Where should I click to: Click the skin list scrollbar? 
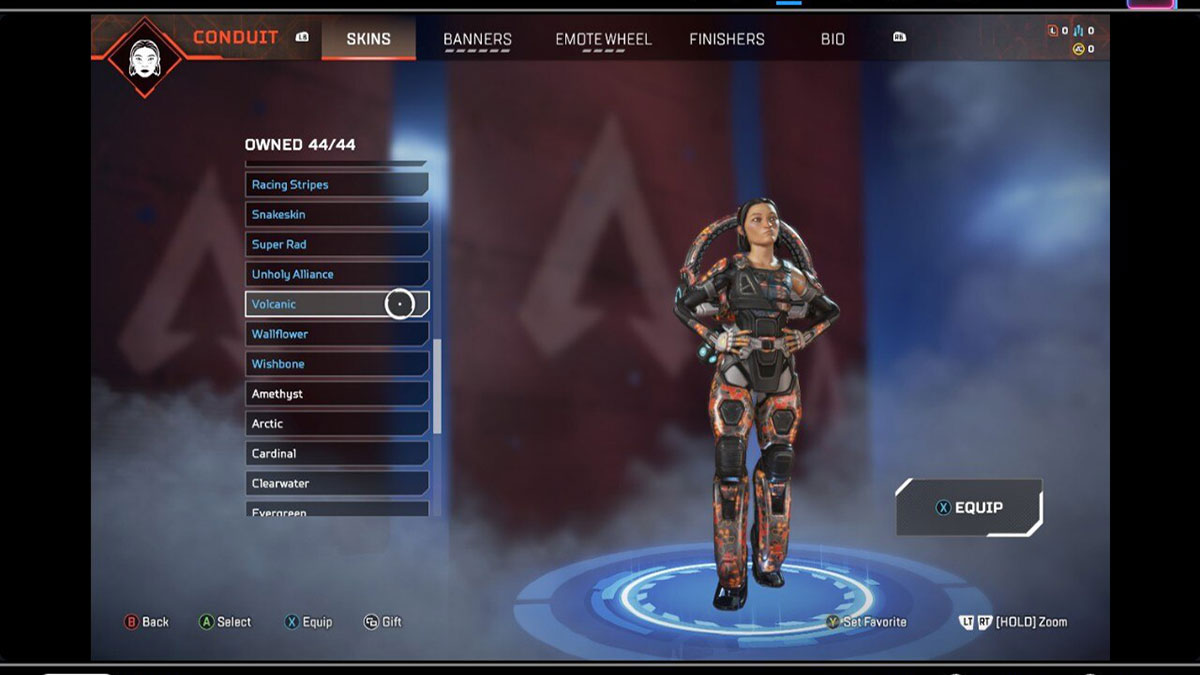437,386
